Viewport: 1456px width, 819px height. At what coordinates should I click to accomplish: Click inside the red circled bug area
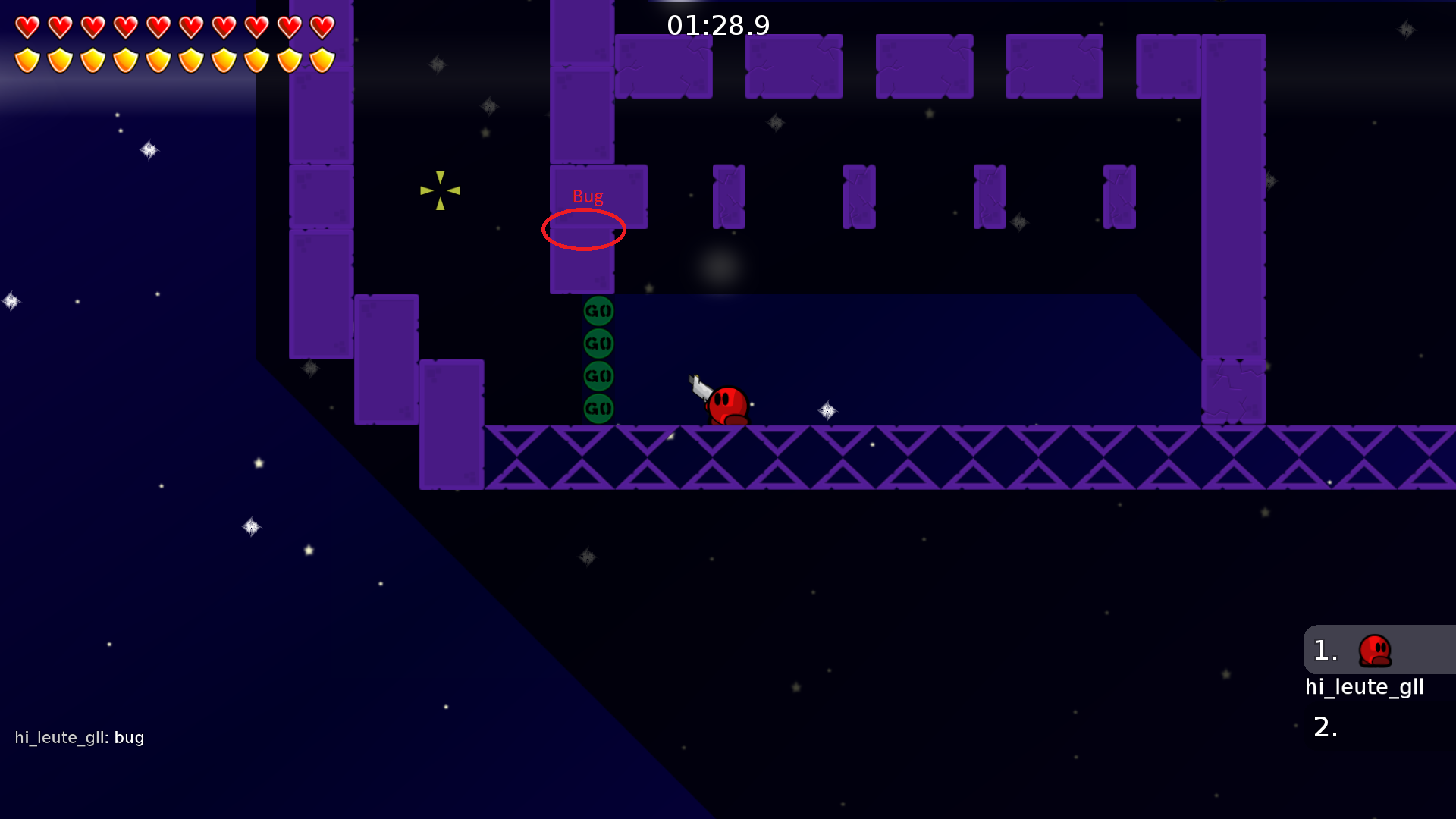tap(584, 228)
